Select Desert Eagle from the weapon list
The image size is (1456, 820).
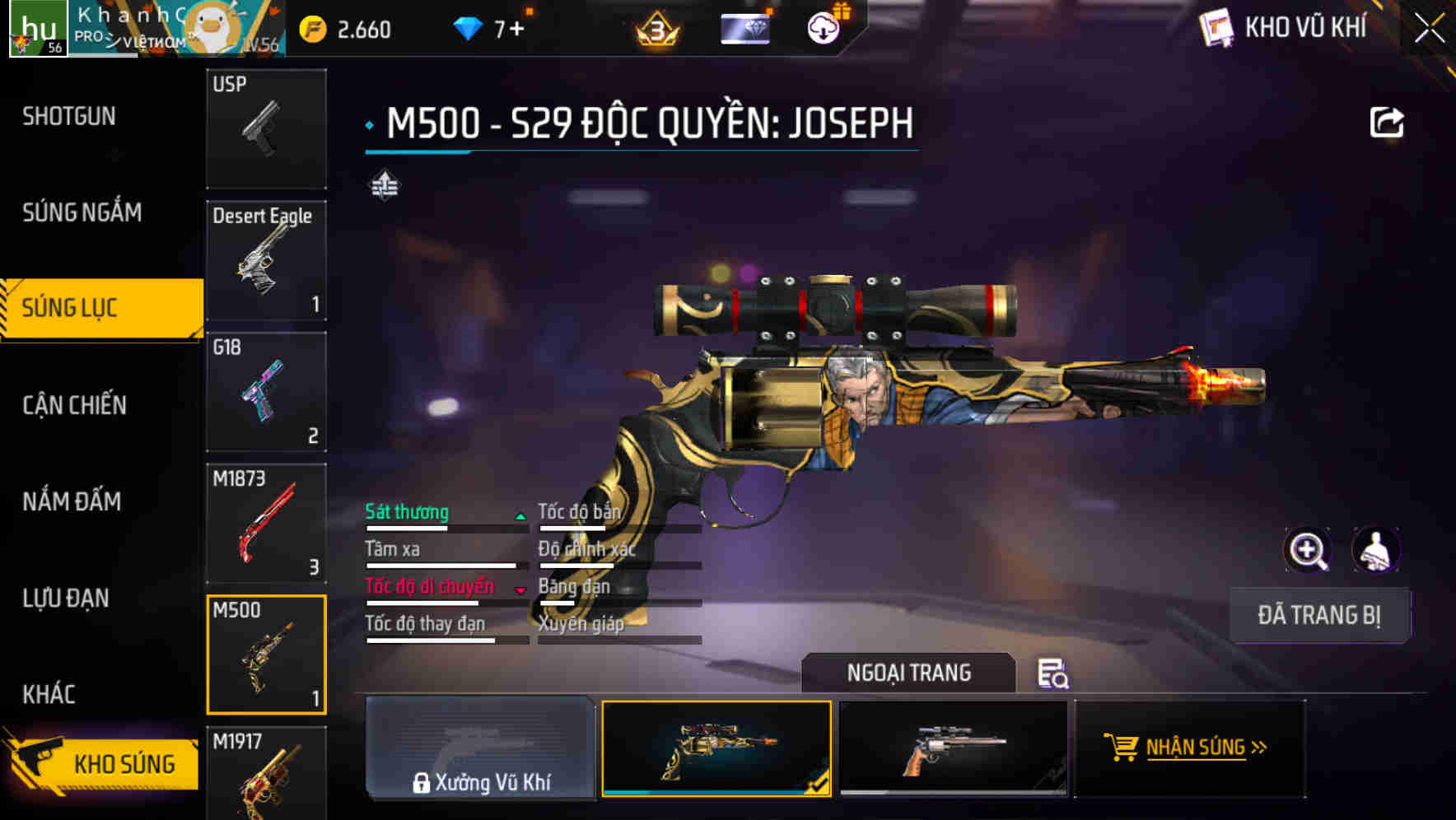[x=266, y=259]
